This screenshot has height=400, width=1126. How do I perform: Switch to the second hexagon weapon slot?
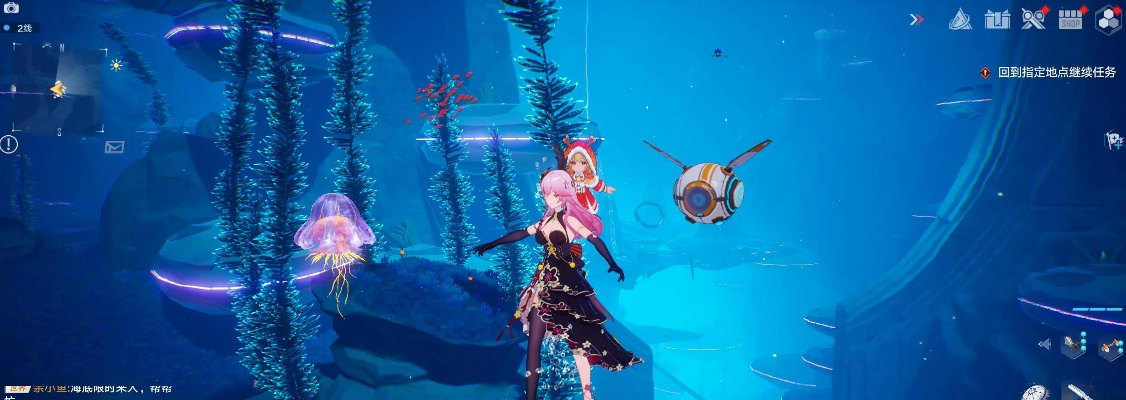(x=1108, y=347)
